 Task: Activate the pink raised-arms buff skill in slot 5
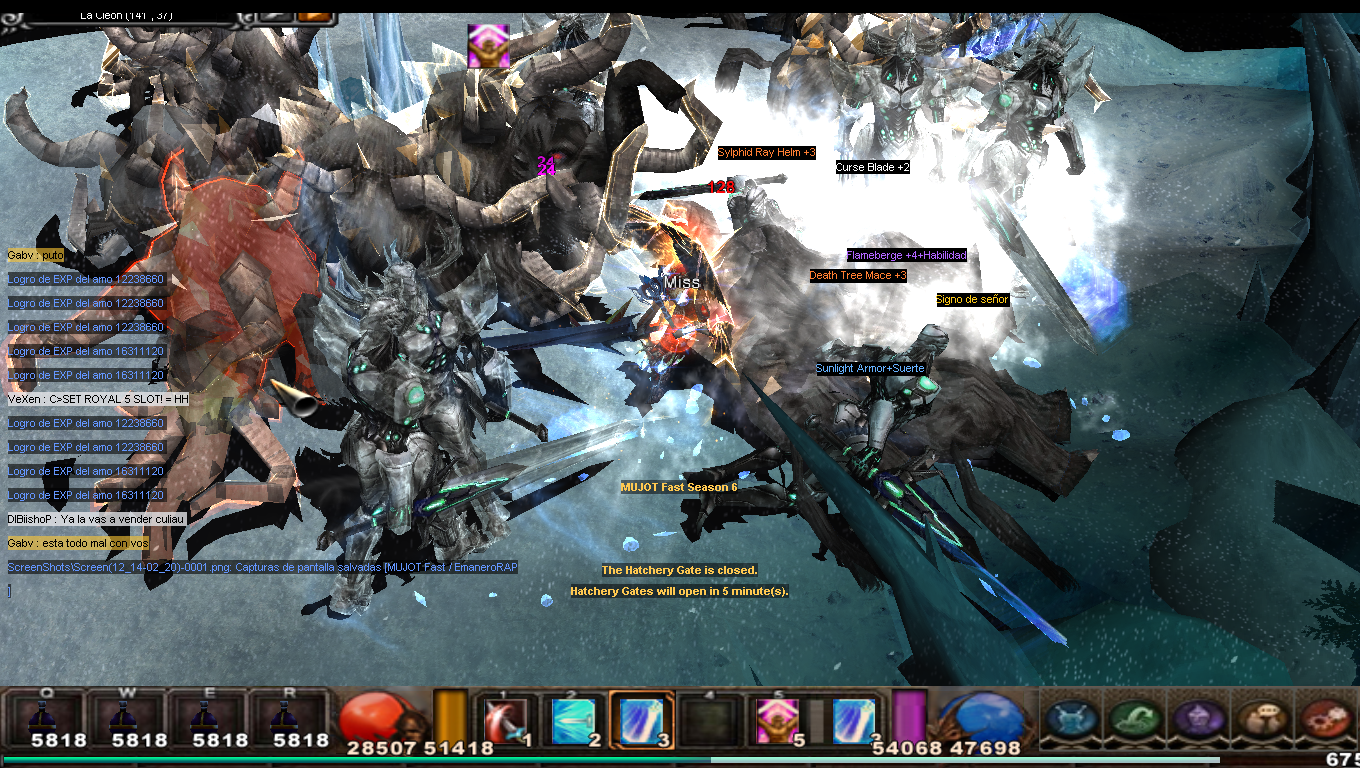coord(777,719)
